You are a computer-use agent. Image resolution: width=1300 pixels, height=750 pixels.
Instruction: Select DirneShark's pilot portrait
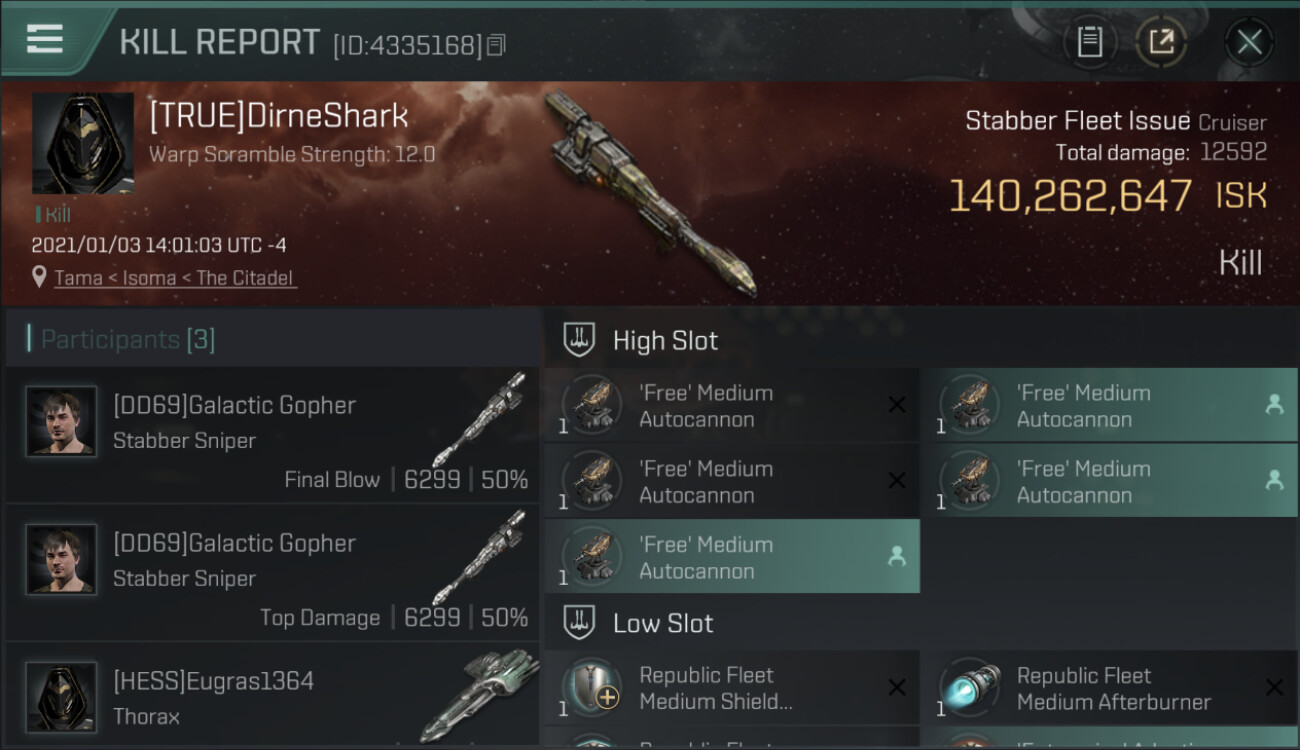(83, 144)
